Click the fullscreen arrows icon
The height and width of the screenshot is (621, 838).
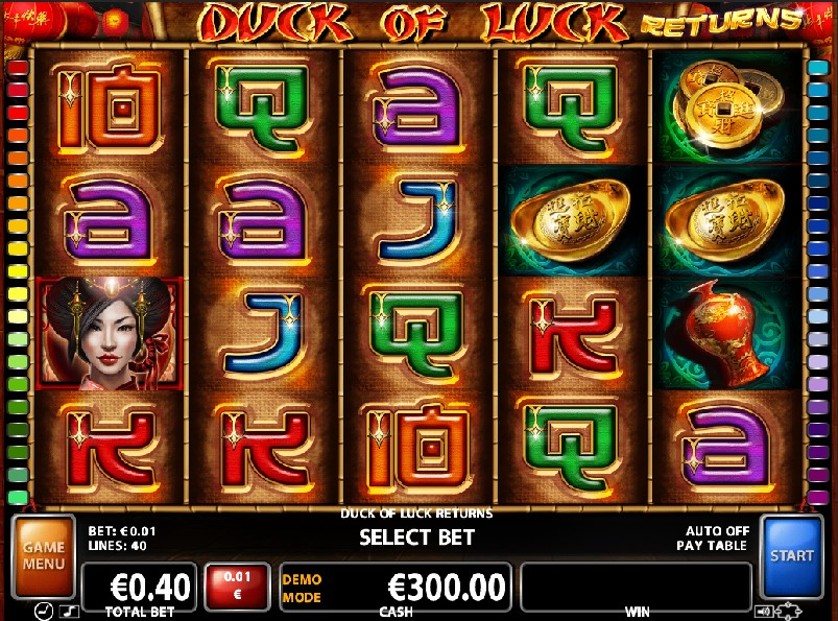click(788, 611)
